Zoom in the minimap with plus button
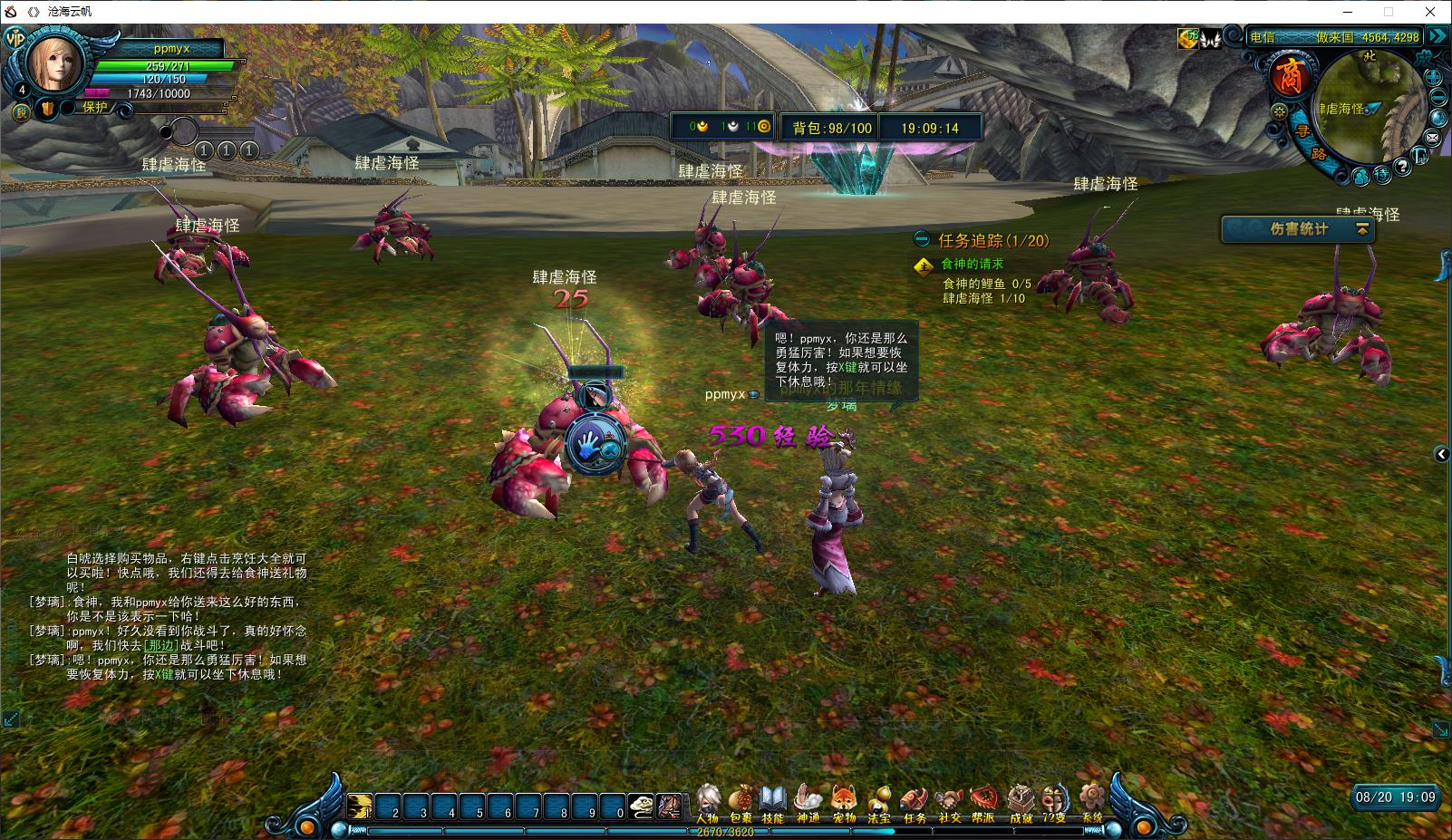The height and width of the screenshot is (840, 1452). pyautogui.click(x=1434, y=79)
